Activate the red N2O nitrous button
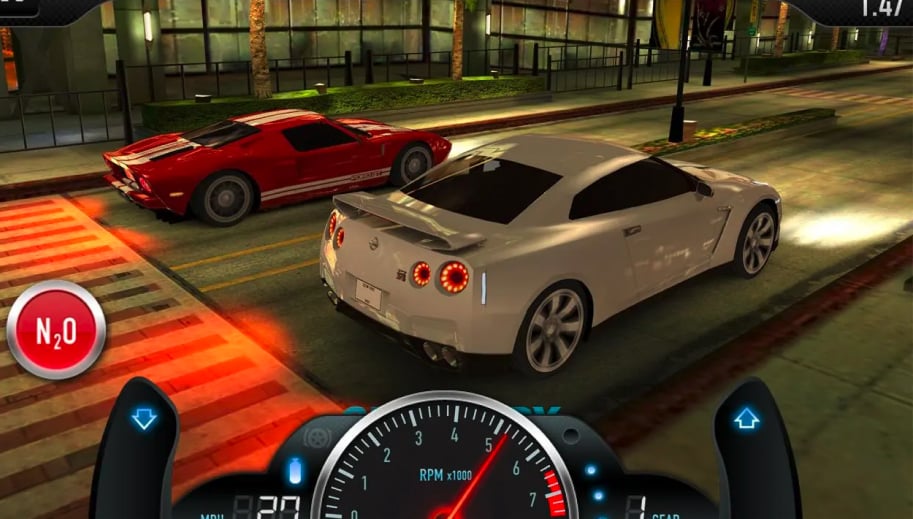Screen dimensions: 913x519 [x=56, y=330]
